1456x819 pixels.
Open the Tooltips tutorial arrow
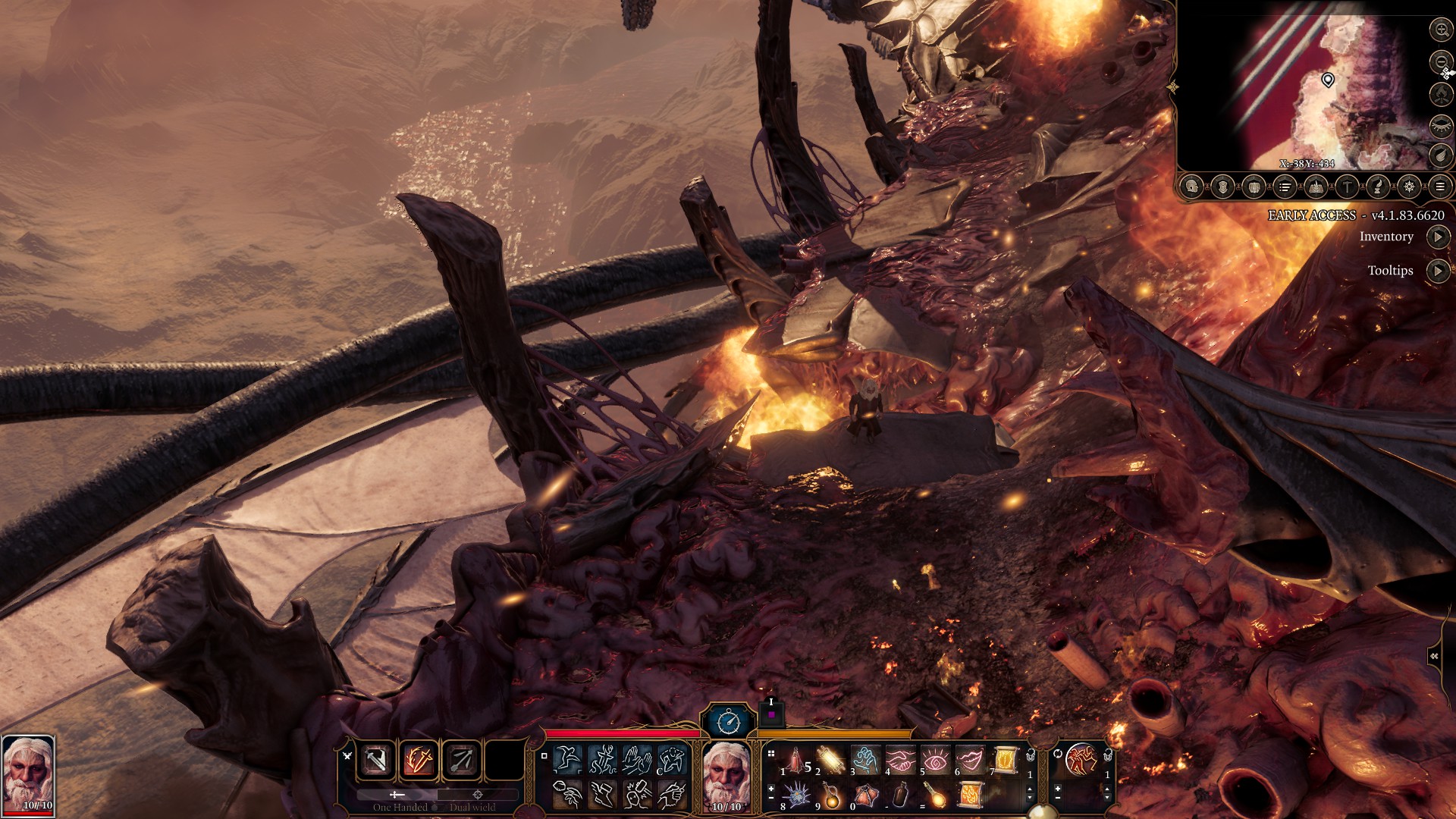(1438, 271)
